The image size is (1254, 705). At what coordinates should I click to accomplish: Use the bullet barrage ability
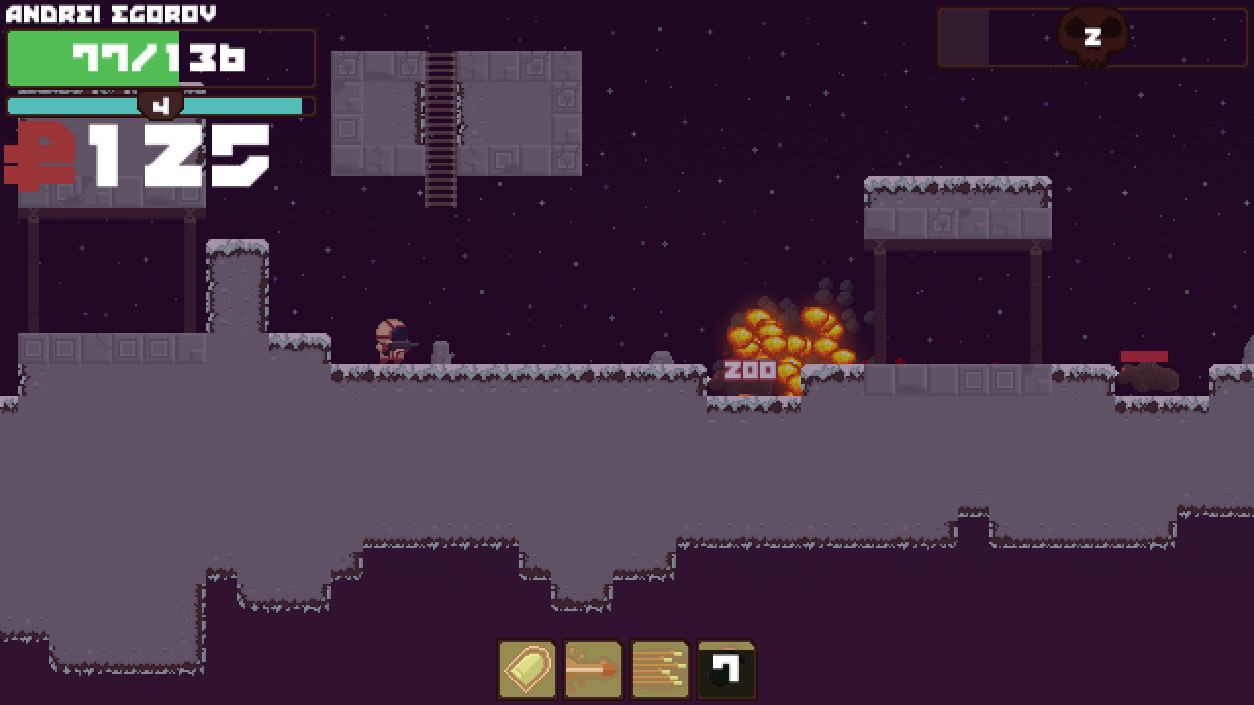pos(660,669)
